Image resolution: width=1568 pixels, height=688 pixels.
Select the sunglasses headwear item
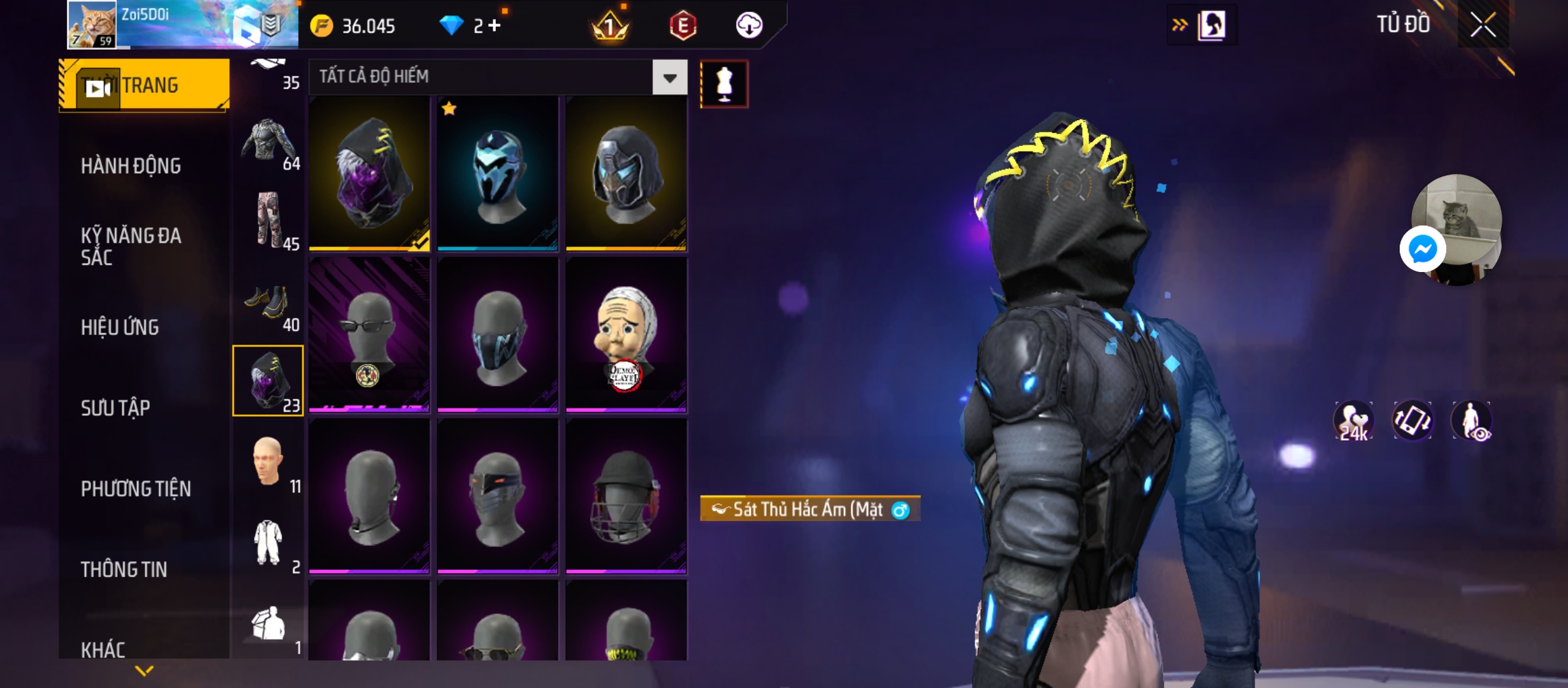[369, 334]
